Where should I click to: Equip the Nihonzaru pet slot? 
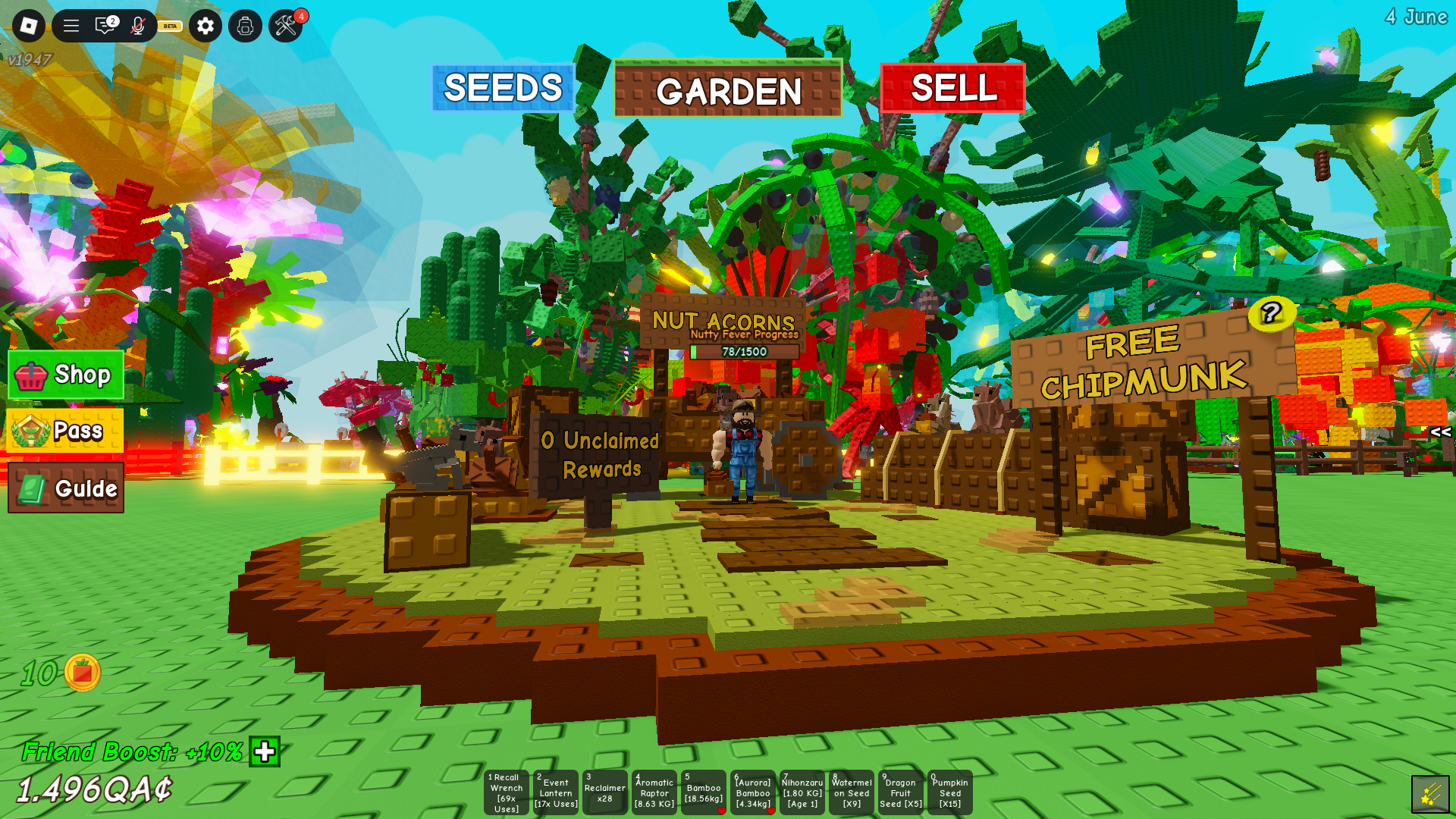[x=802, y=792]
